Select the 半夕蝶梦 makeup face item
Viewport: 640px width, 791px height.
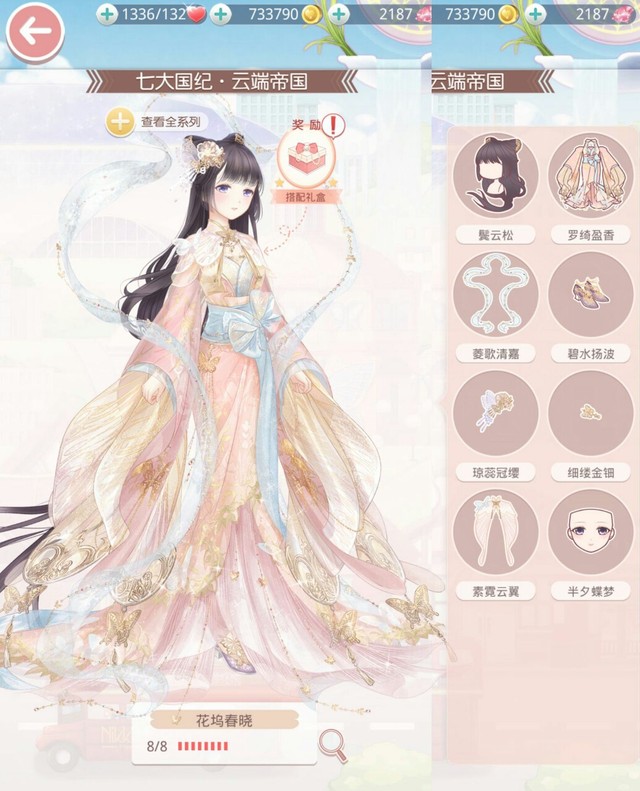tap(590, 531)
